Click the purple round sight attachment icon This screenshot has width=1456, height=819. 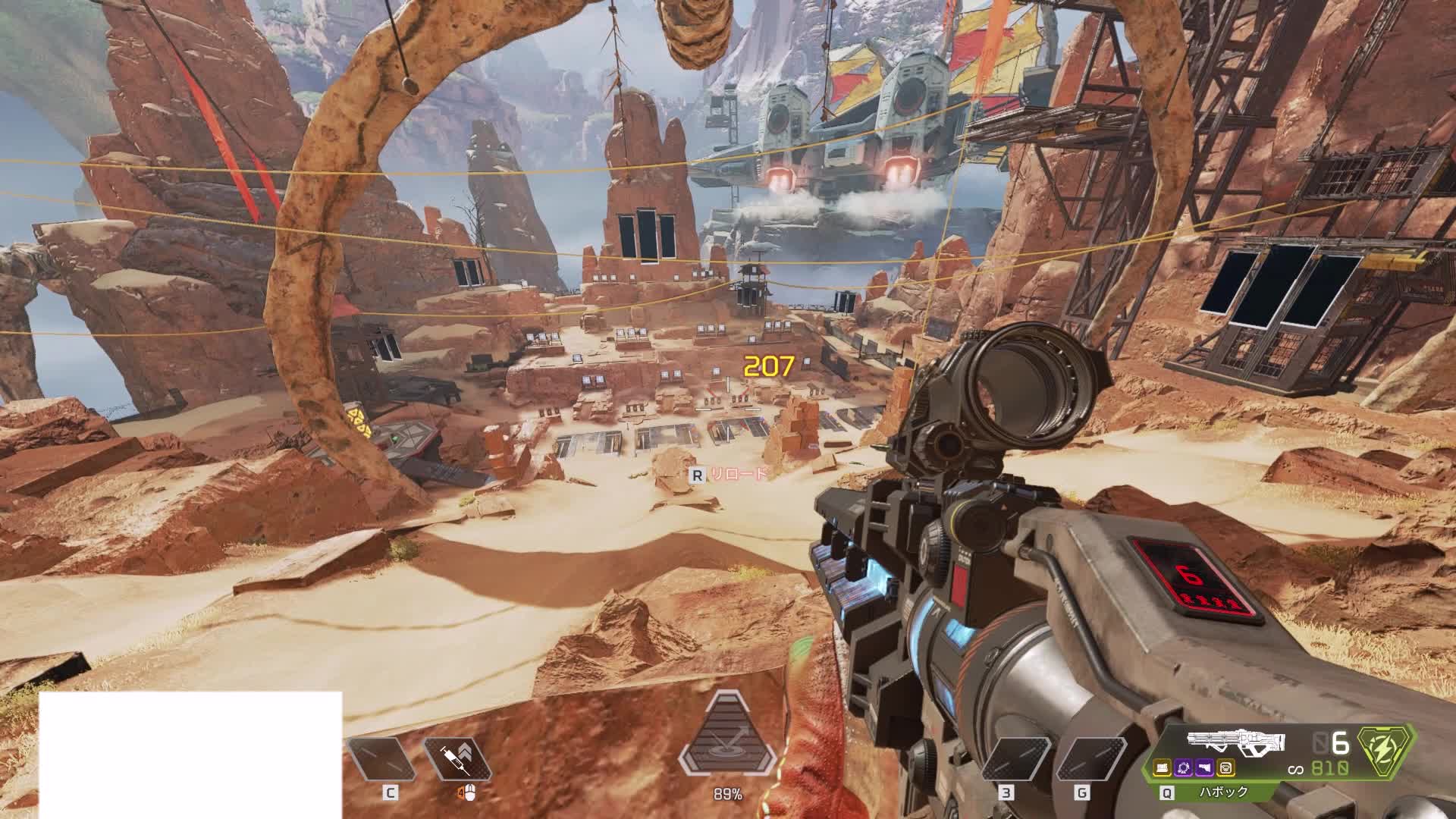click(1184, 769)
